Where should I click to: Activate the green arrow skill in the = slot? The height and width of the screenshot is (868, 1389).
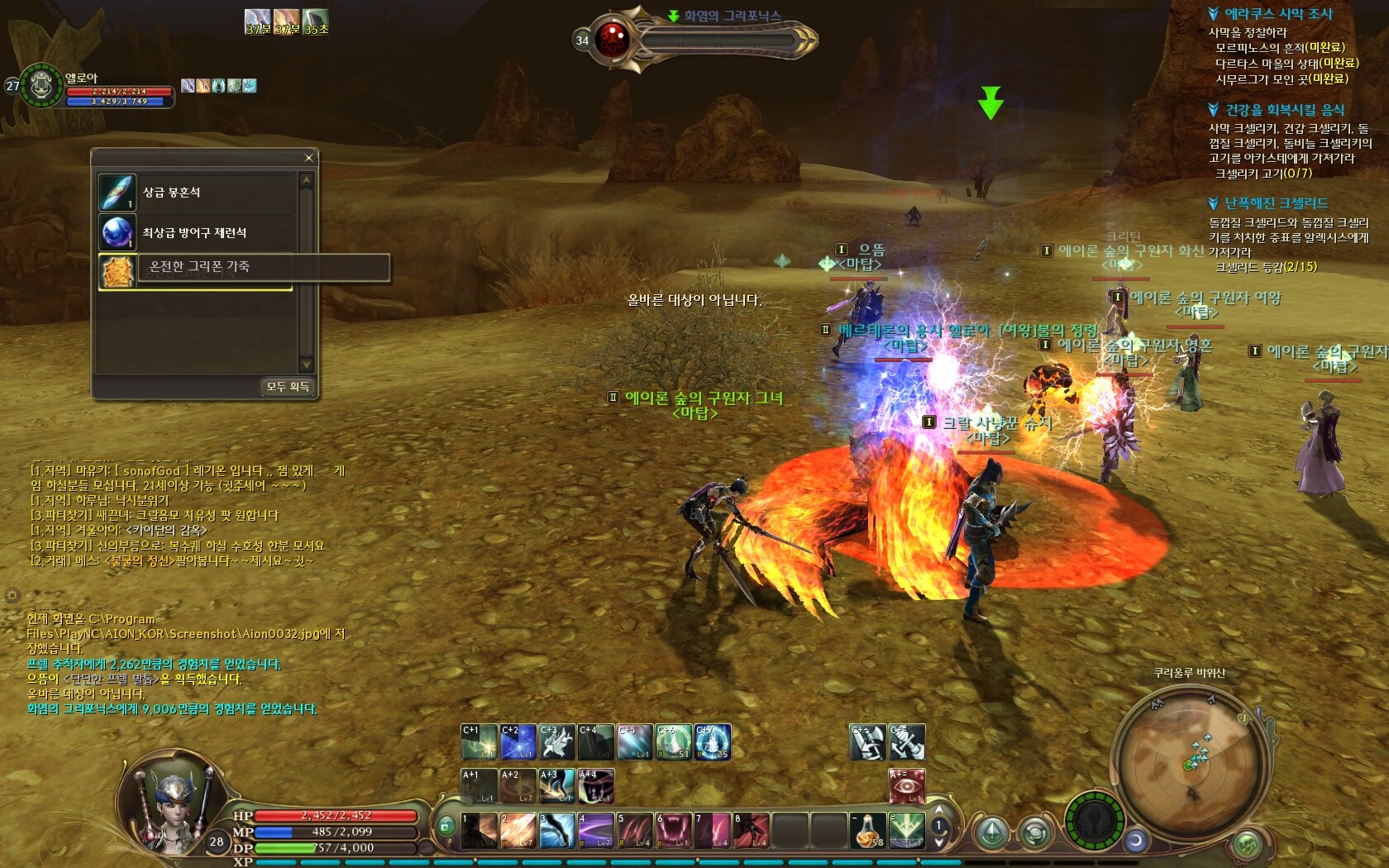click(x=906, y=831)
